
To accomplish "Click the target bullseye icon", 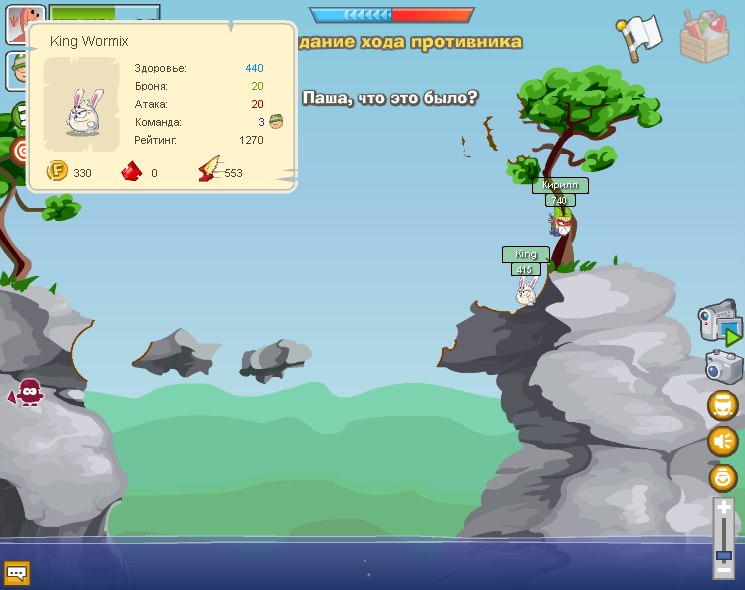I will pos(18,150).
